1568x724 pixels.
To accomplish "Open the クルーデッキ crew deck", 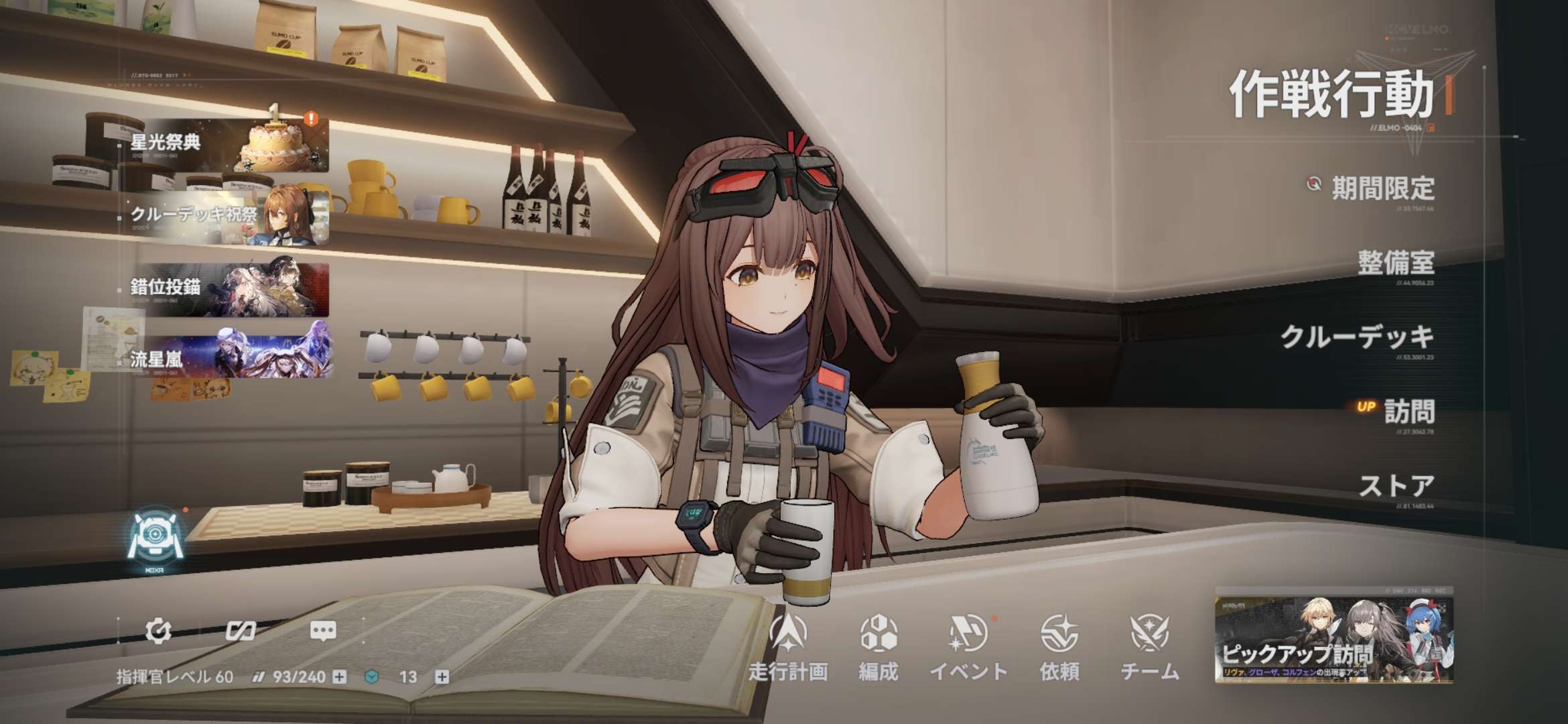I will coord(1357,337).
